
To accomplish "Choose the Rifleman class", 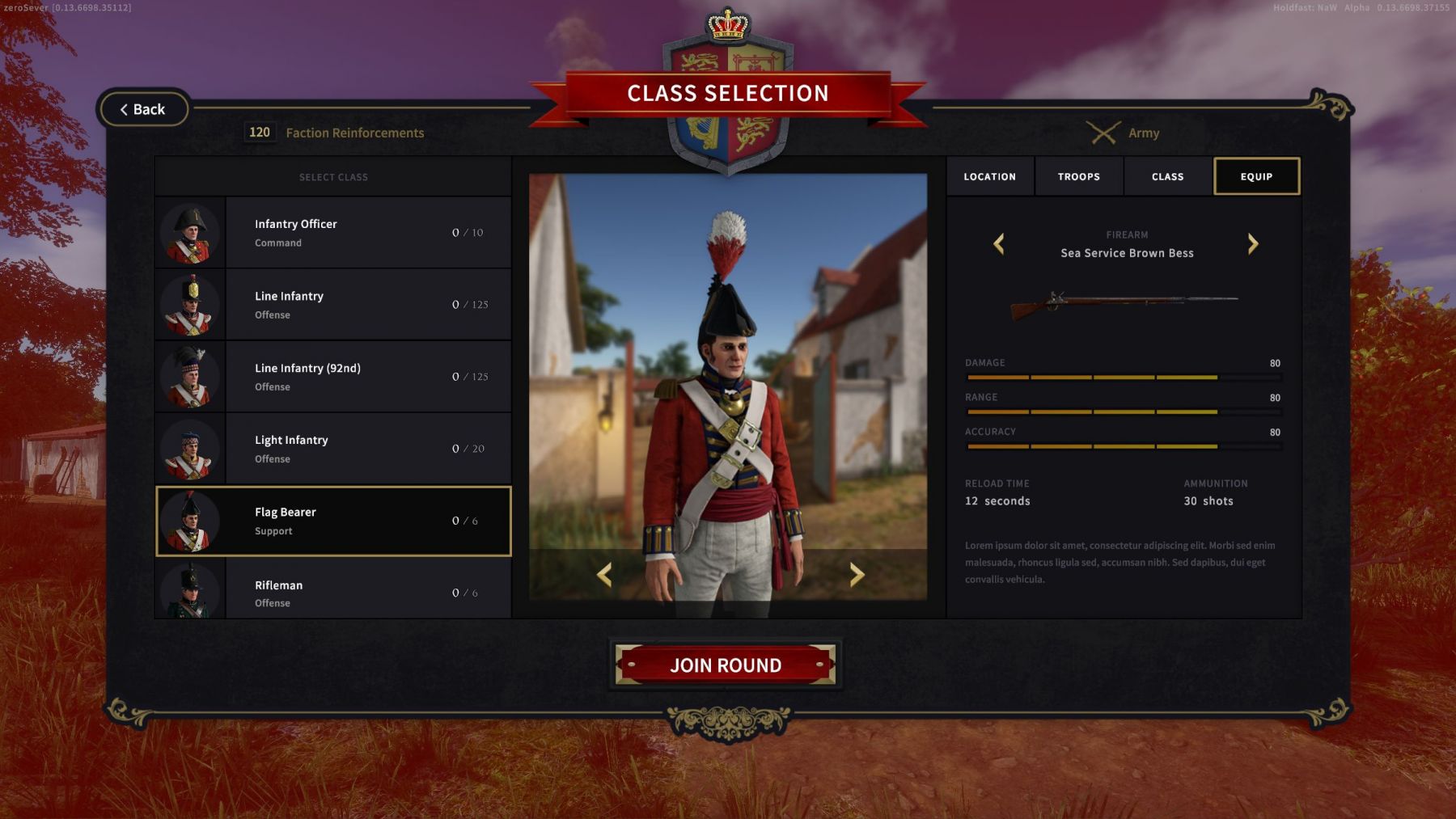I will [332, 592].
